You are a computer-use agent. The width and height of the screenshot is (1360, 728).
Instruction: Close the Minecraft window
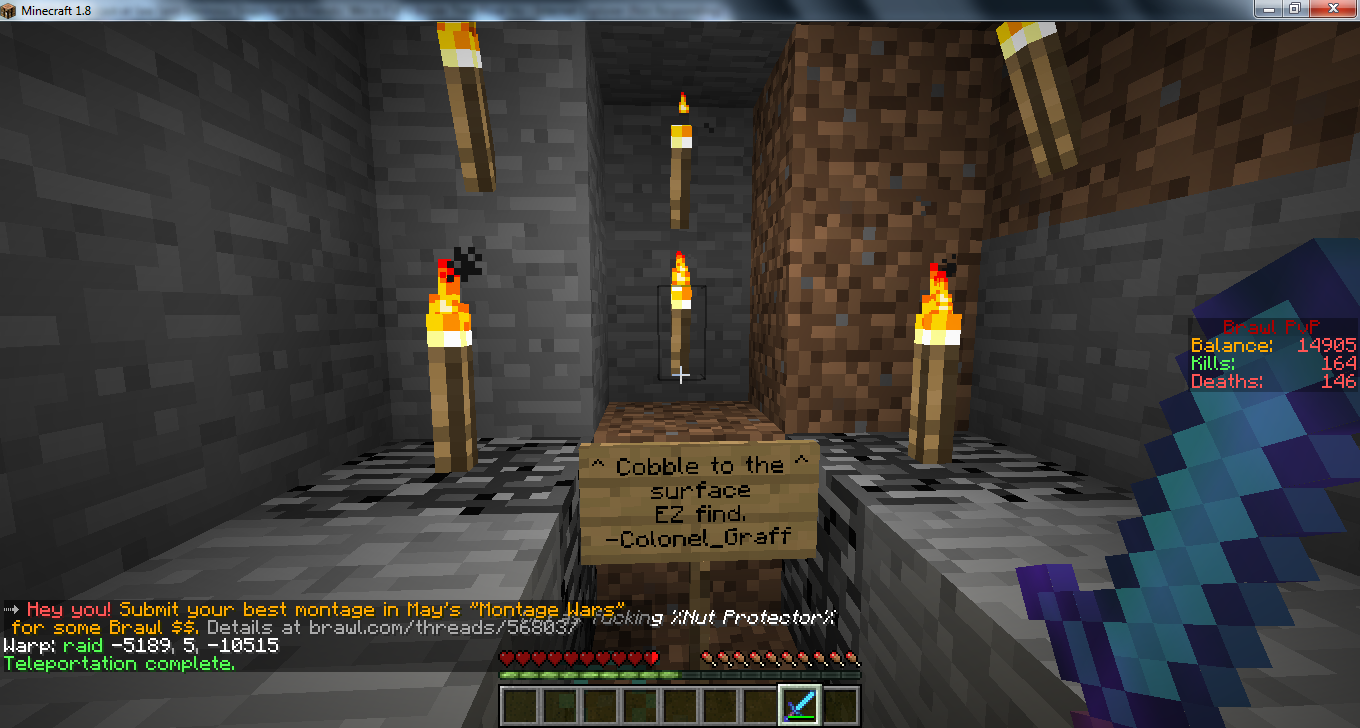pyautogui.click(x=1338, y=8)
